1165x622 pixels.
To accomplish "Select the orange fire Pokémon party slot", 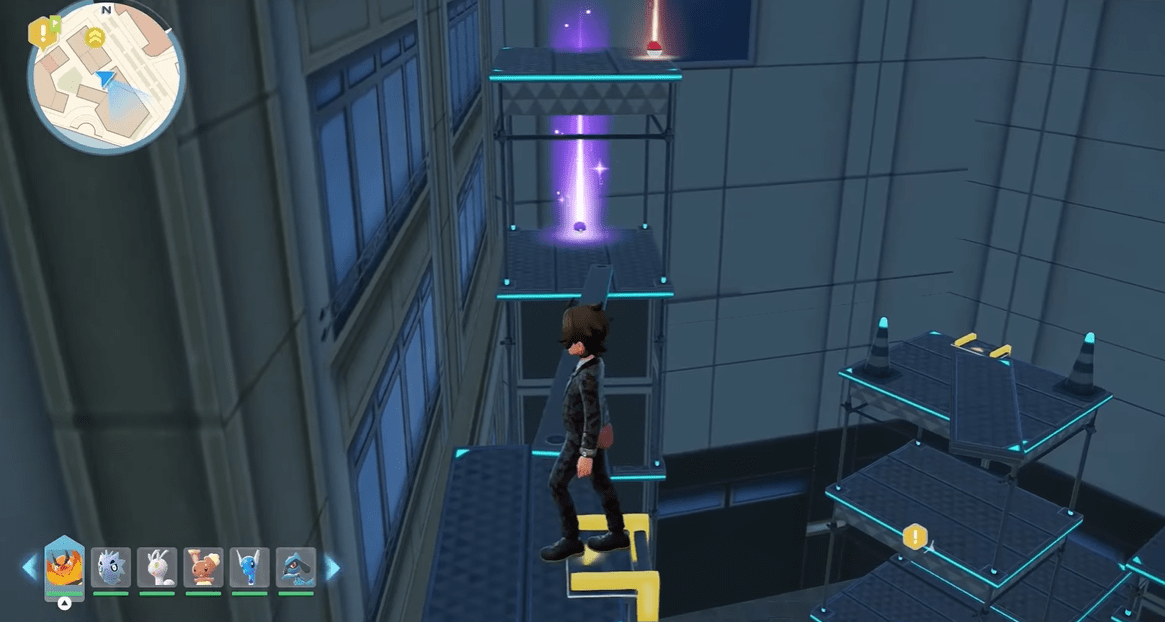I will point(65,567).
